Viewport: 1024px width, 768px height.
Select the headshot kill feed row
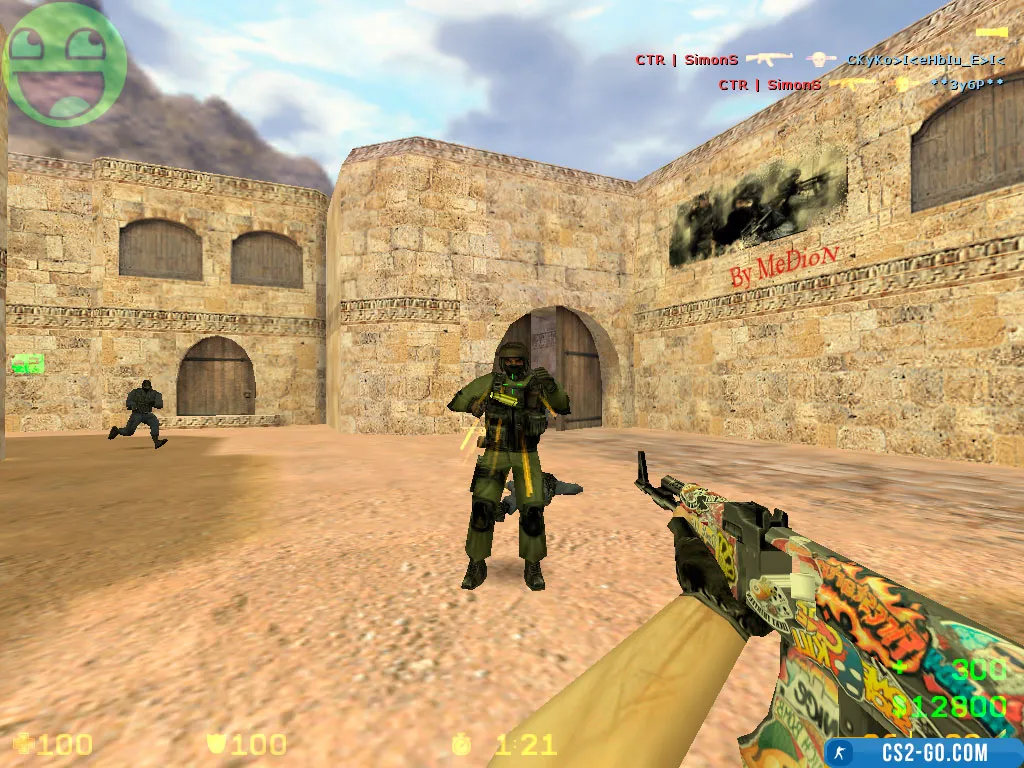tap(820, 60)
